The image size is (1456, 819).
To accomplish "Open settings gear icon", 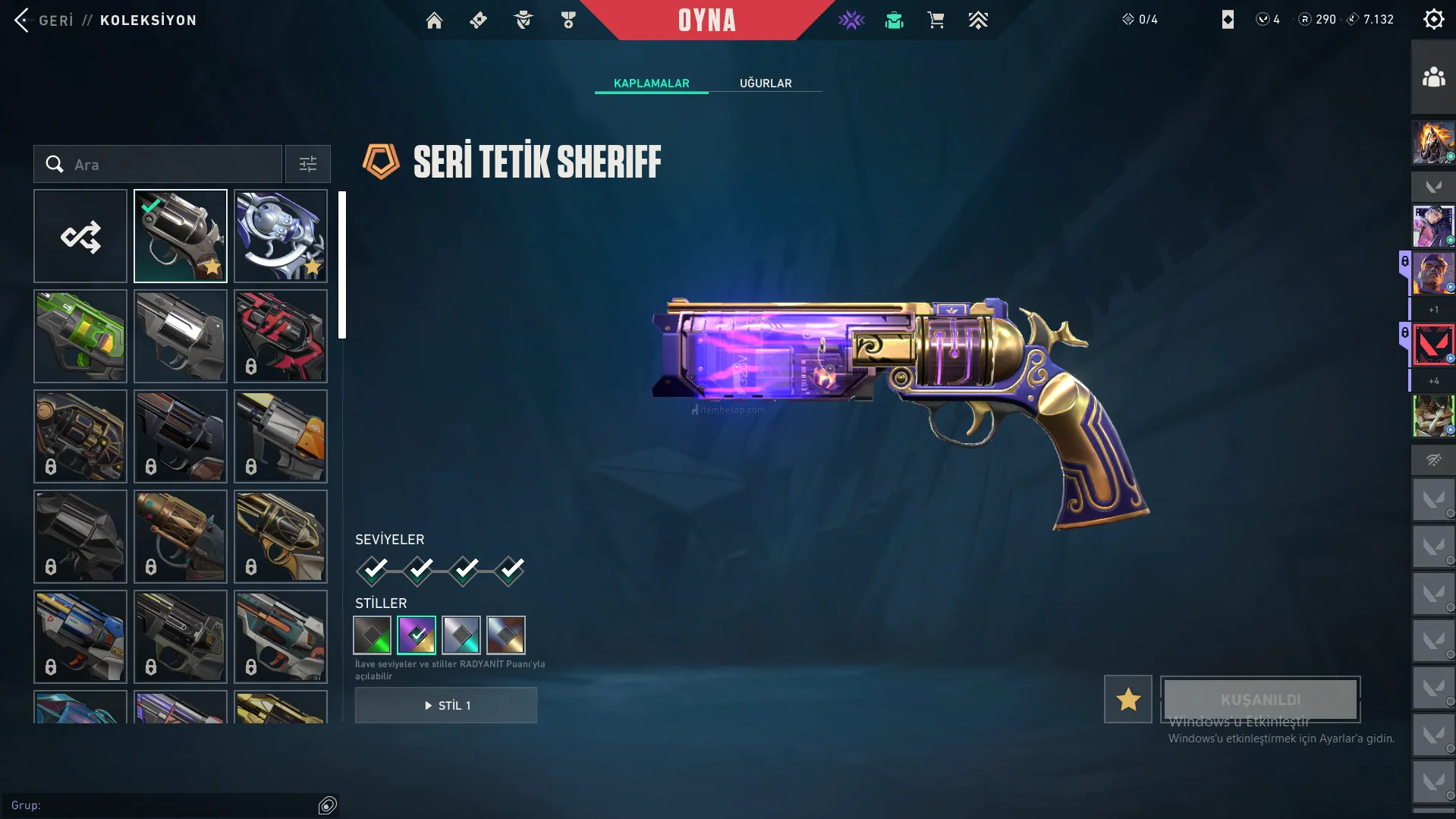I will click(x=1433, y=20).
